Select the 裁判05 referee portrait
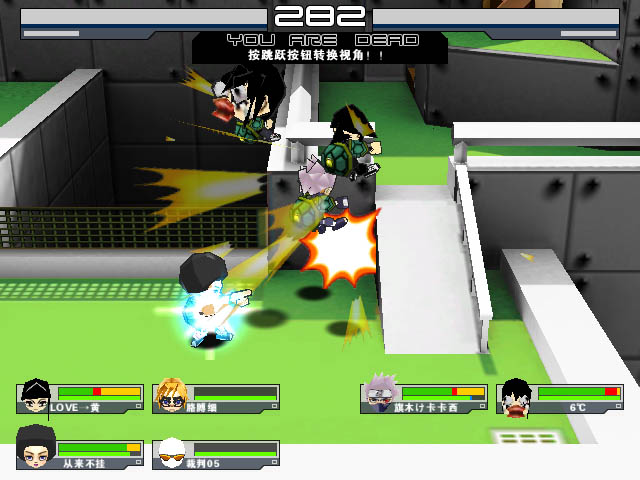Screen dimensions: 640x480 (171, 452)
